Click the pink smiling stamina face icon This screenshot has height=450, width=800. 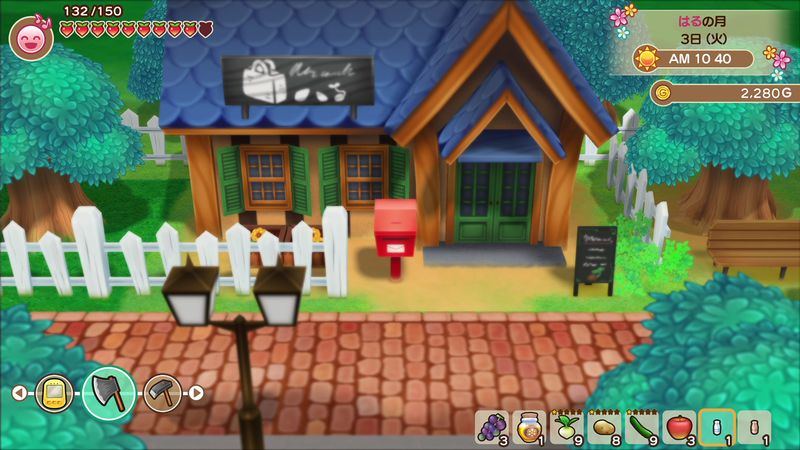click(30, 39)
